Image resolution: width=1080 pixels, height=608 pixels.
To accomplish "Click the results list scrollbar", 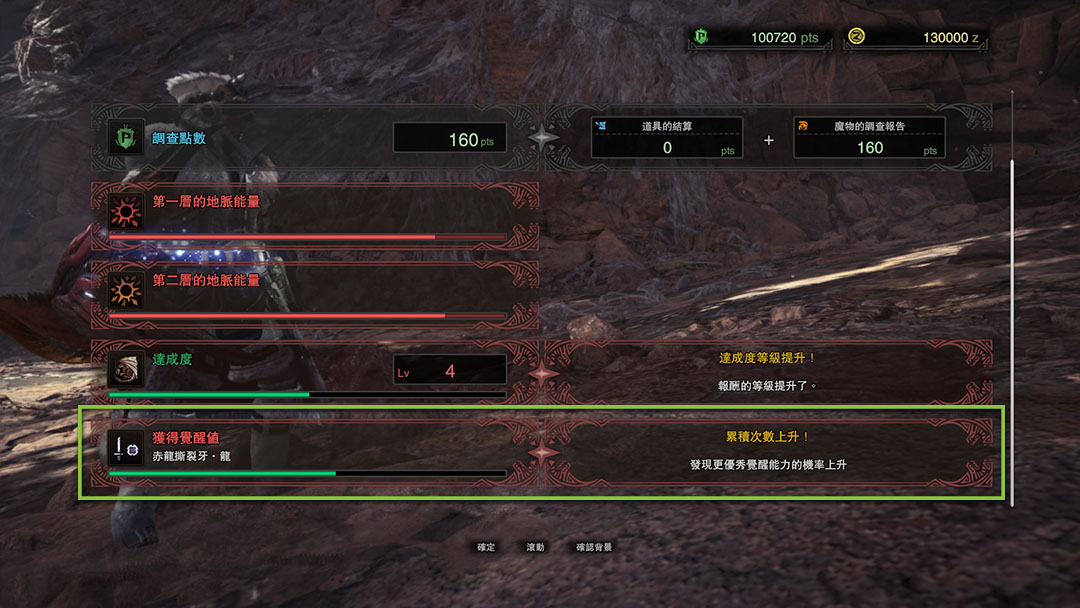I will pyautogui.click(x=1013, y=330).
